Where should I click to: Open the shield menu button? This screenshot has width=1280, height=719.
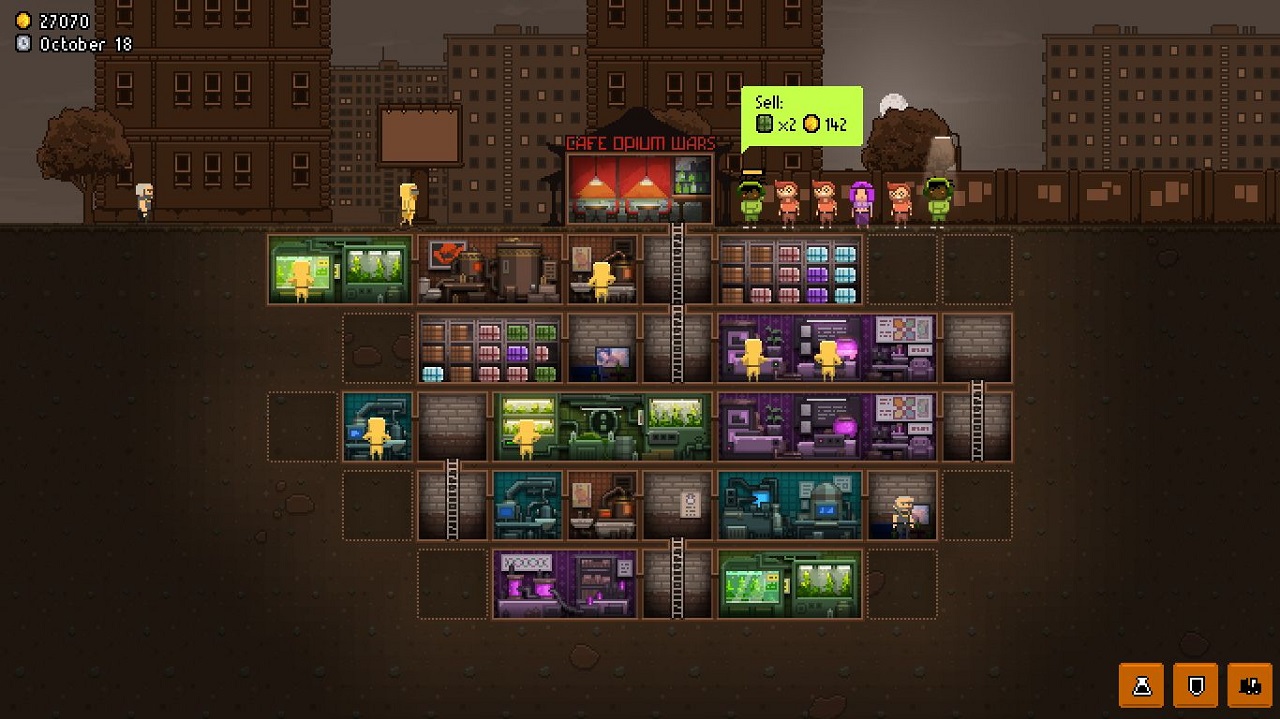[1195, 686]
